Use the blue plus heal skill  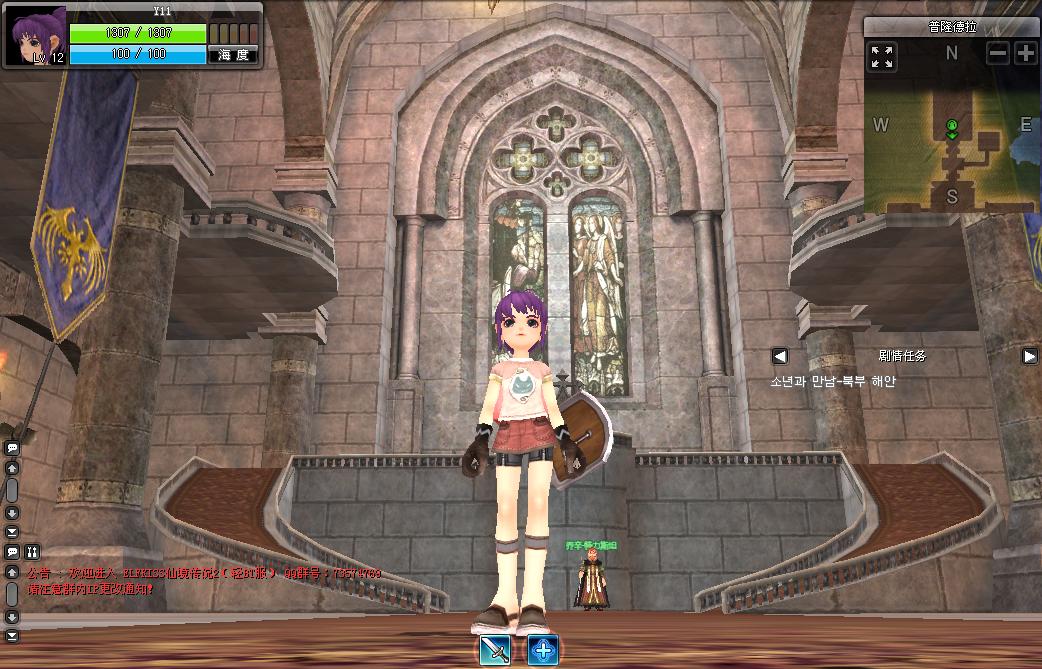pos(542,649)
